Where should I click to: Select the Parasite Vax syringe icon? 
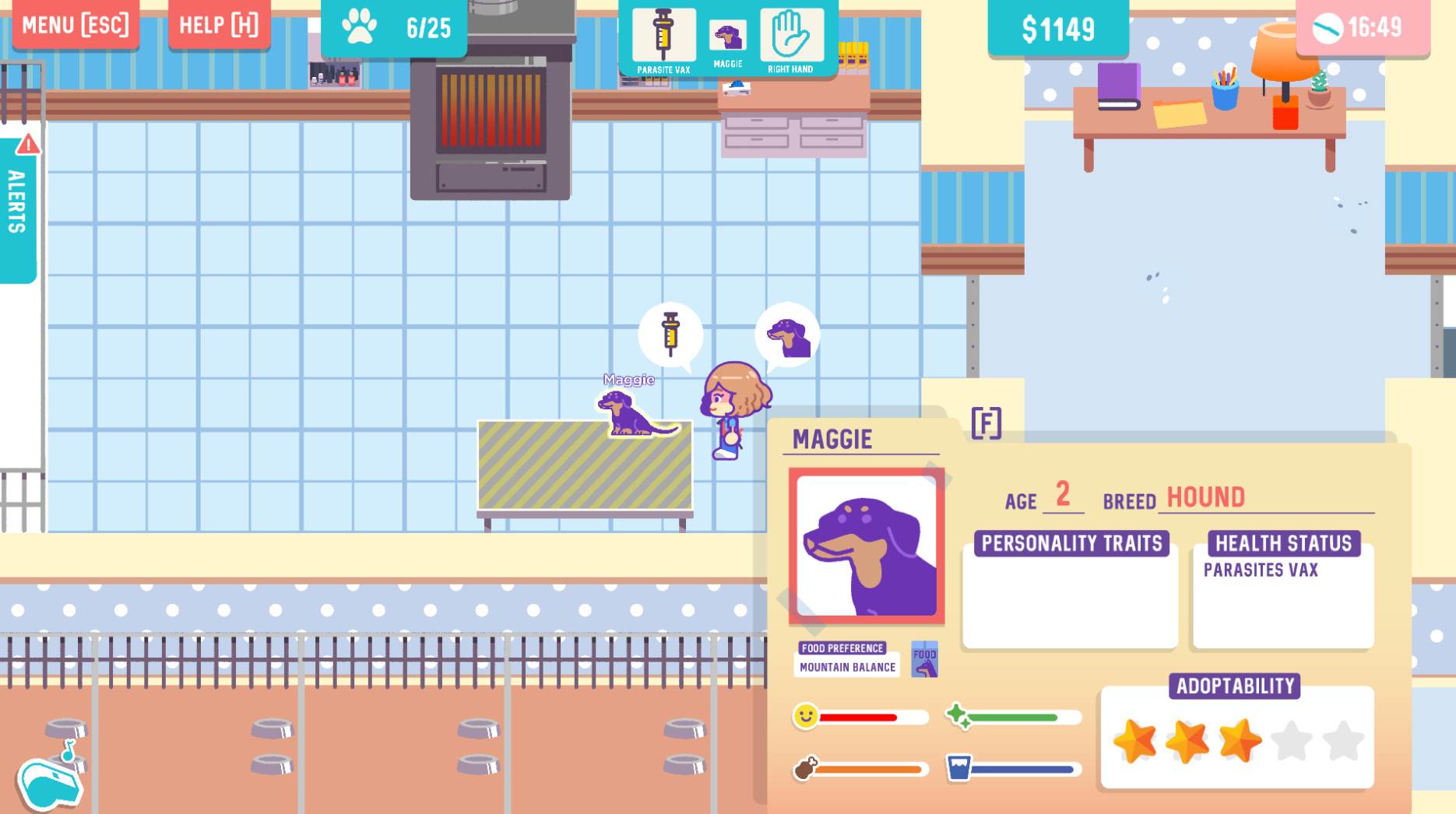coord(663,35)
